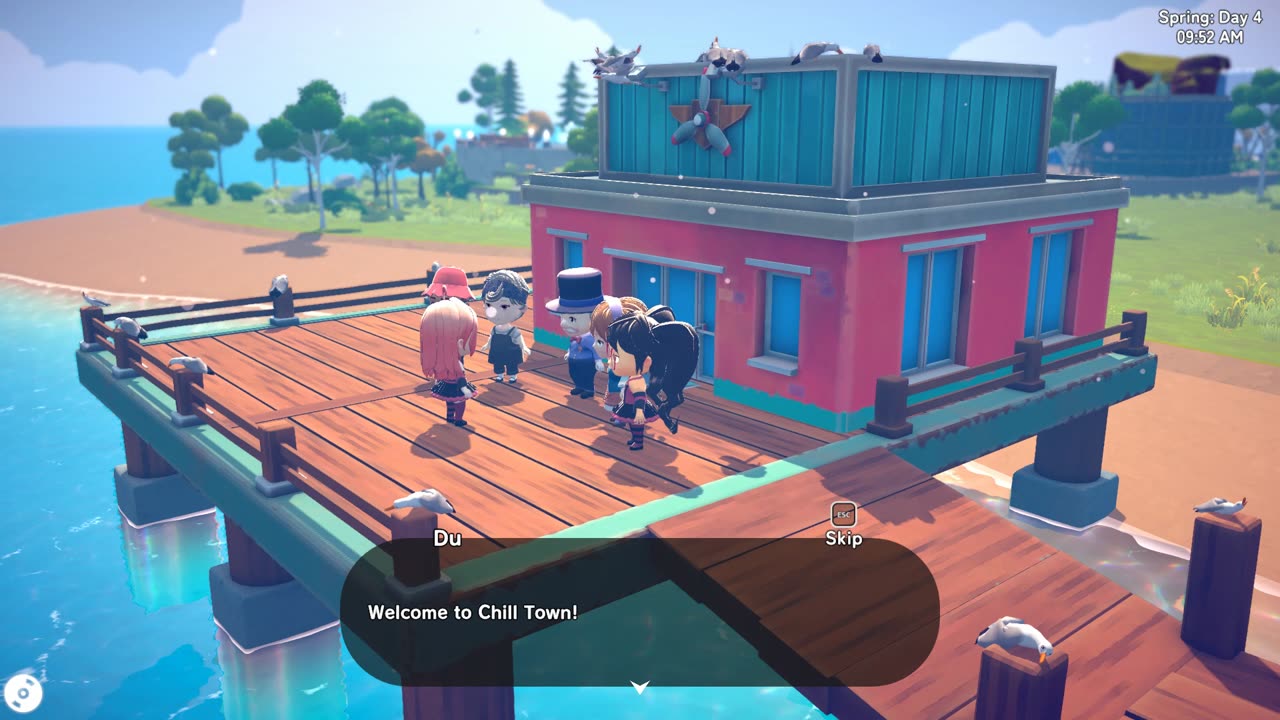Viewport: 1280px width, 720px height.
Task: Click the "Welcome to Chill Town!" dialogue box
Action: (x=640, y=612)
